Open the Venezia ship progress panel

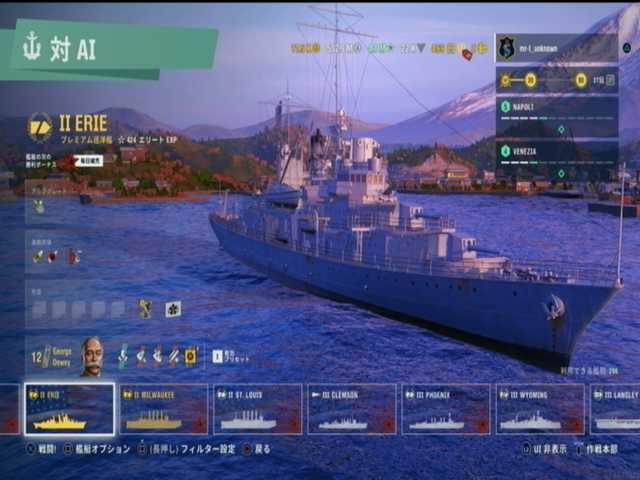pyautogui.click(x=556, y=159)
